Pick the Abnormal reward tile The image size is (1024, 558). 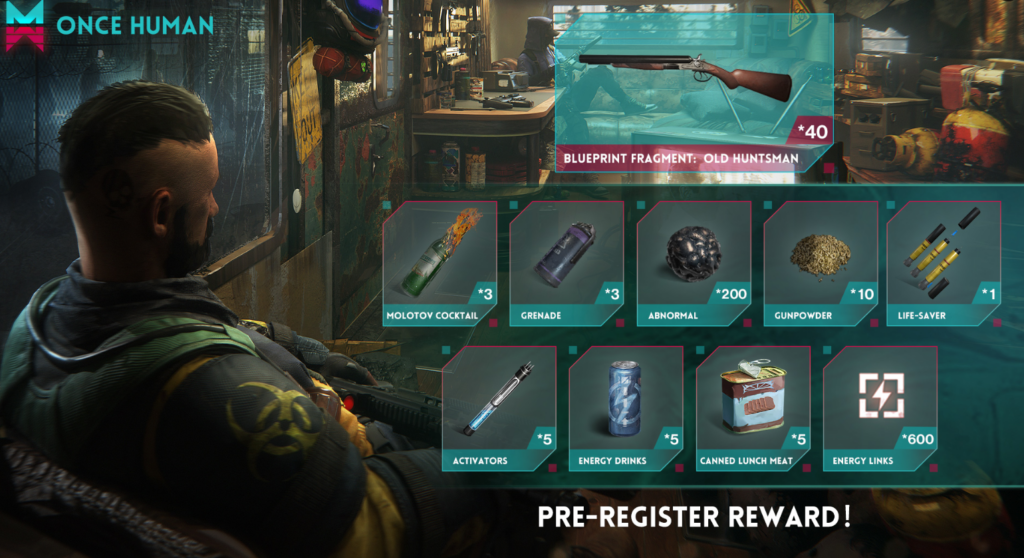coord(694,262)
